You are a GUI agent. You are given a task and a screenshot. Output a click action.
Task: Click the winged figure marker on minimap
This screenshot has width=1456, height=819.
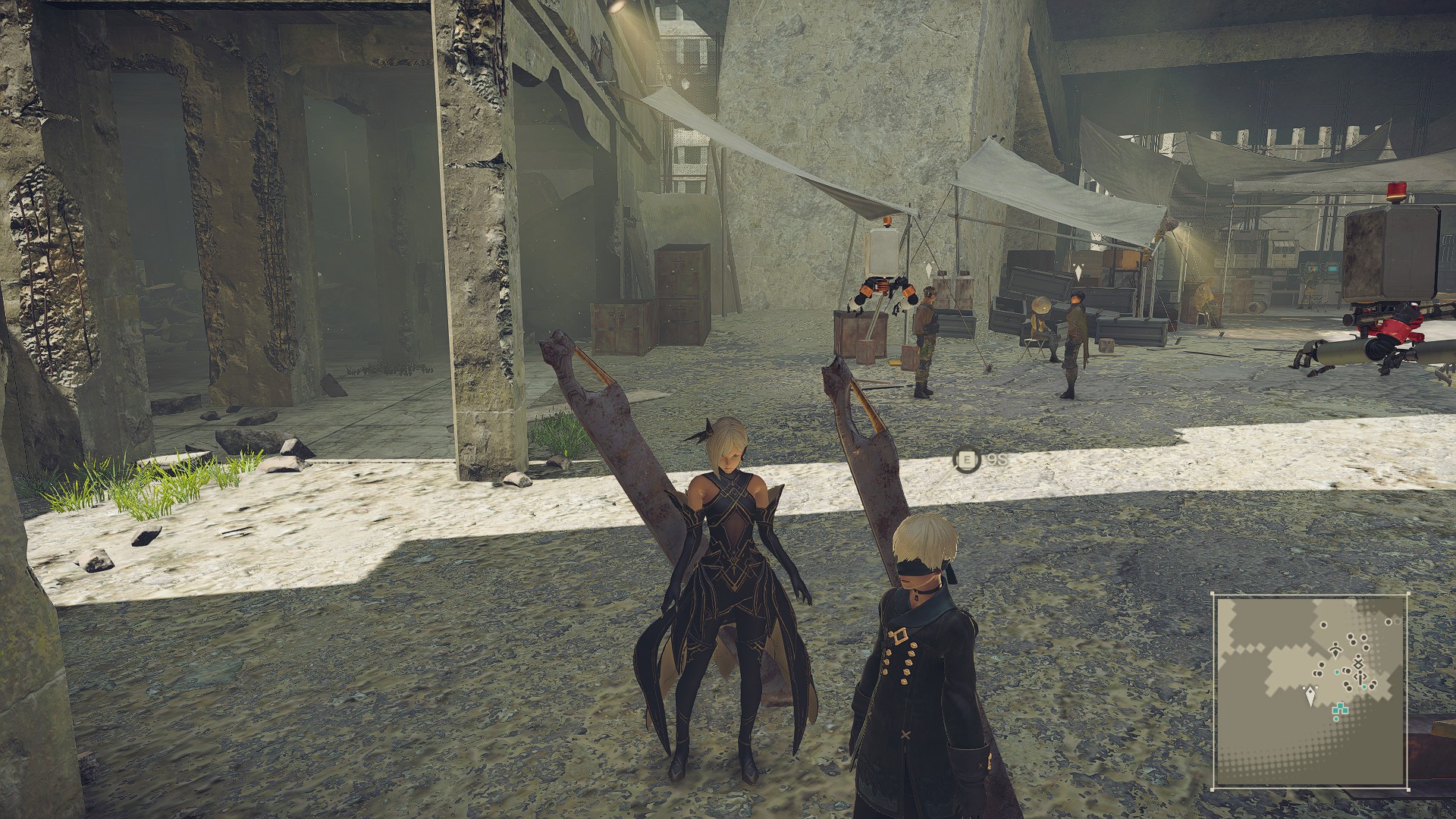pos(1334,648)
